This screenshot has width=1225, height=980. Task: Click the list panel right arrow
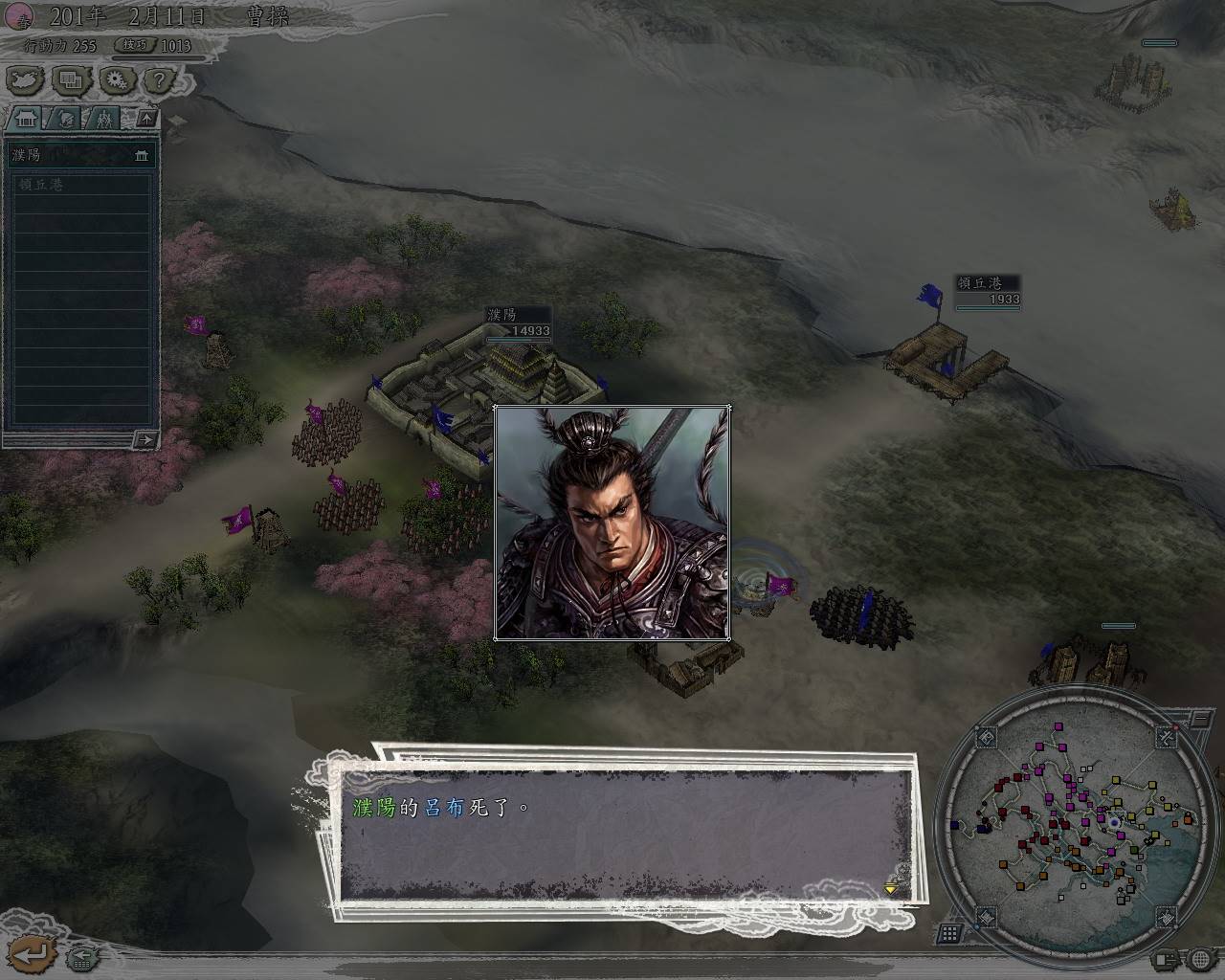coord(145,439)
